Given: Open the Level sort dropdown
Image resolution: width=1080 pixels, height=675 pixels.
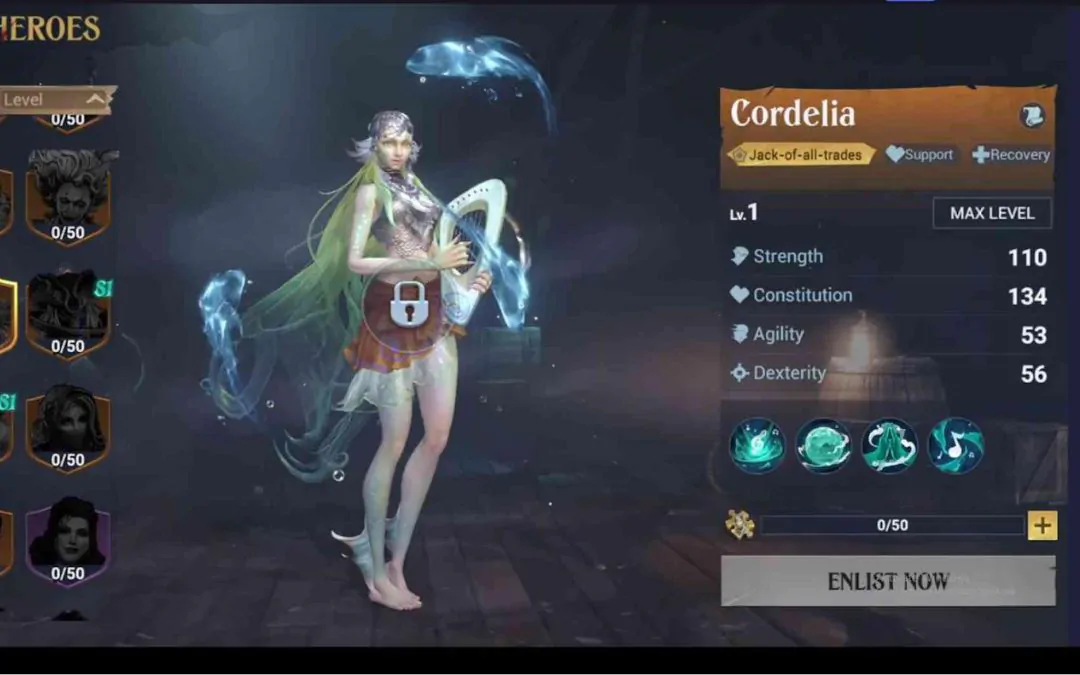Looking at the screenshot, I should click(x=55, y=99).
